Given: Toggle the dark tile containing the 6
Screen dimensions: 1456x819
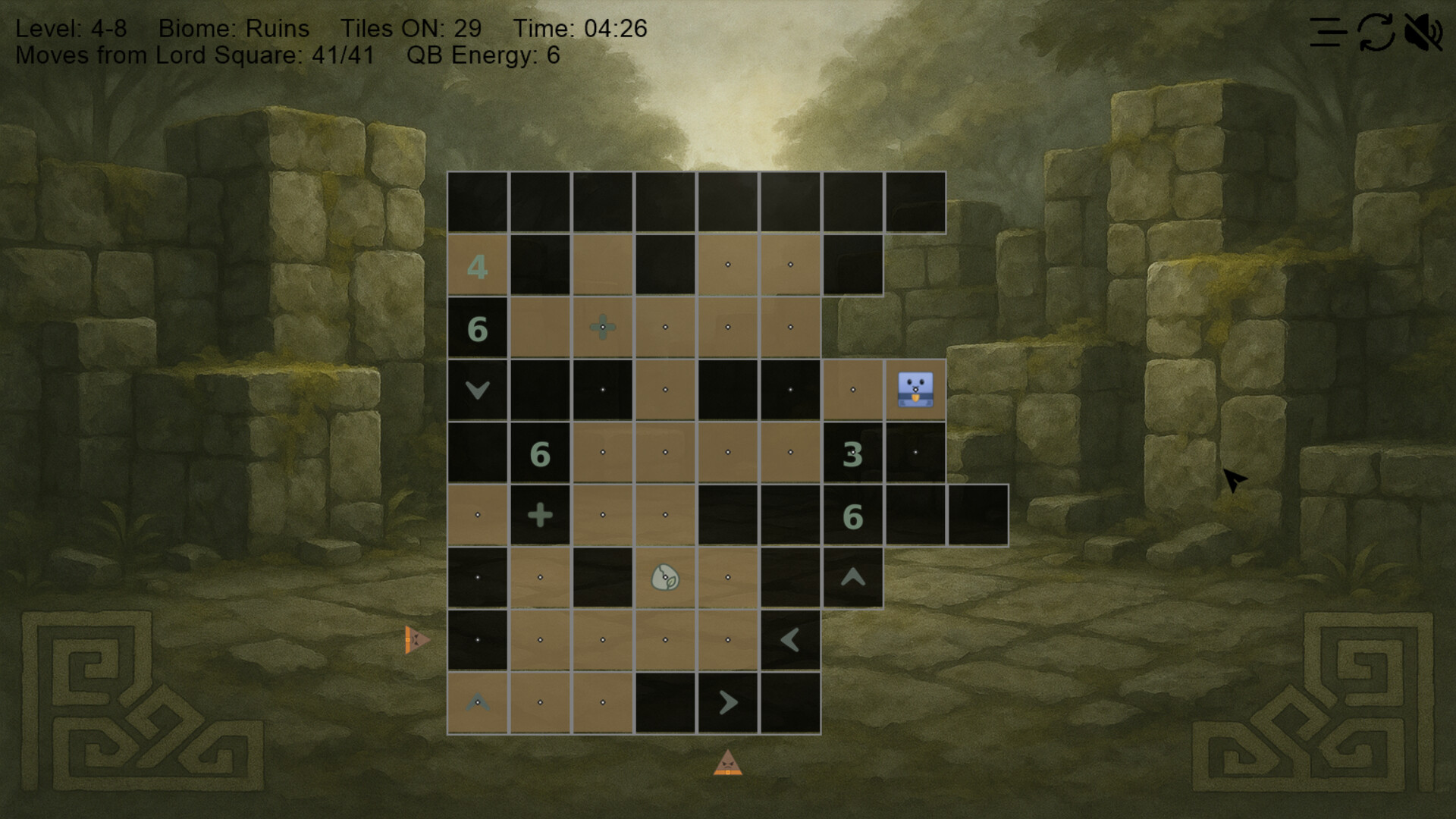Looking at the screenshot, I should (x=476, y=326).
